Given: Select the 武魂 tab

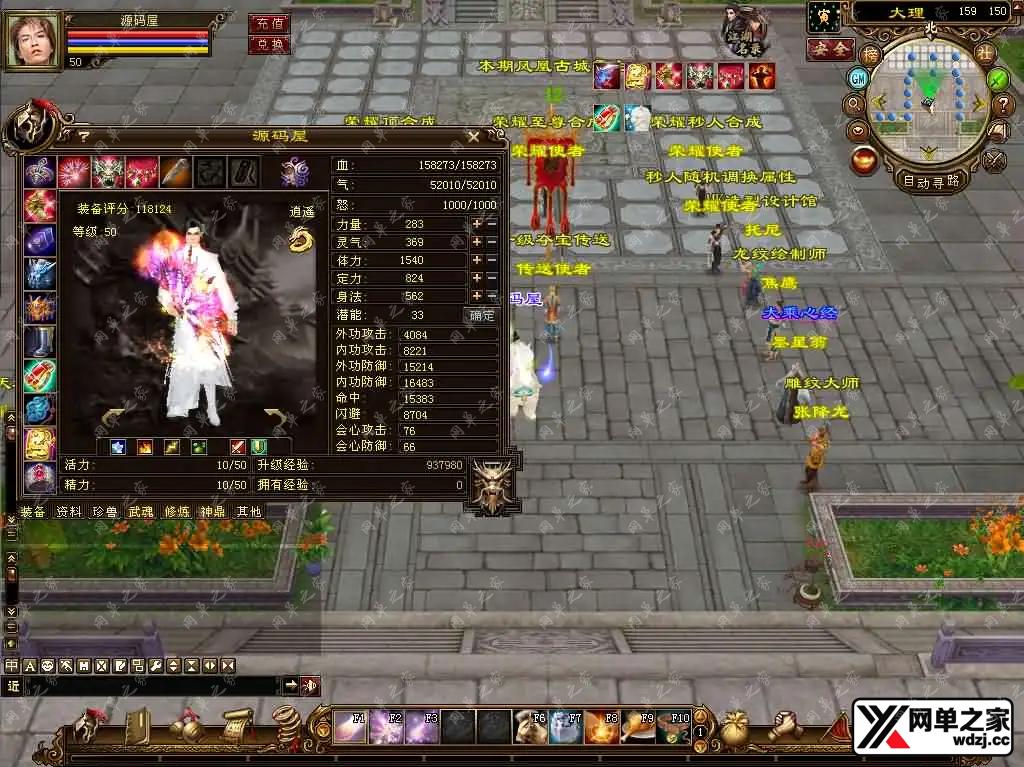Looking at the screenshot, I should coord(141,511).
